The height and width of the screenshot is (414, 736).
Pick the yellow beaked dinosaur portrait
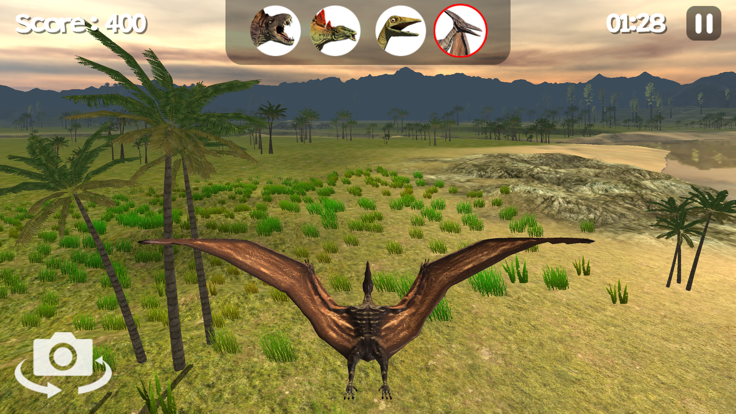(400, 30)
